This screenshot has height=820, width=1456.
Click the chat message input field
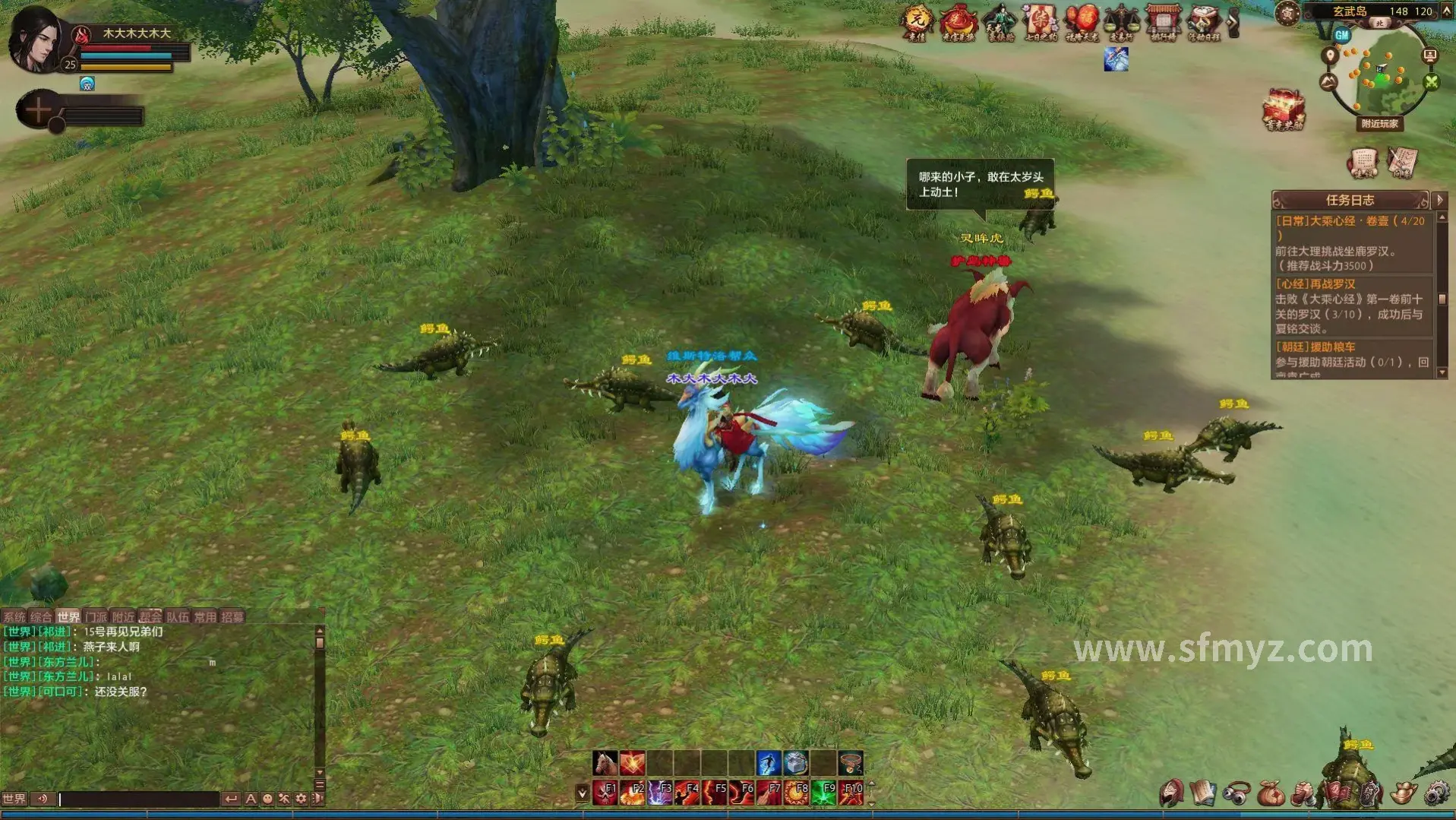click(x=138, y=799)
